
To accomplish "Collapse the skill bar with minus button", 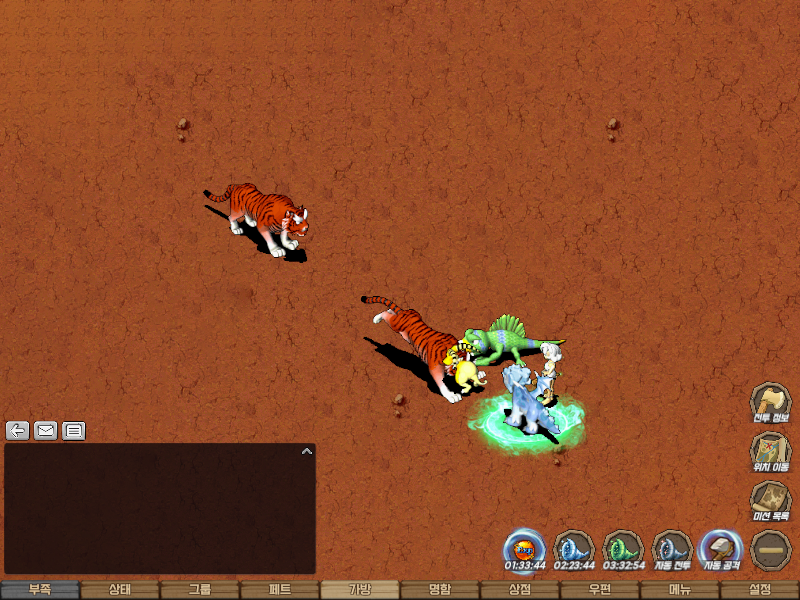I will (x=771, y=549).
